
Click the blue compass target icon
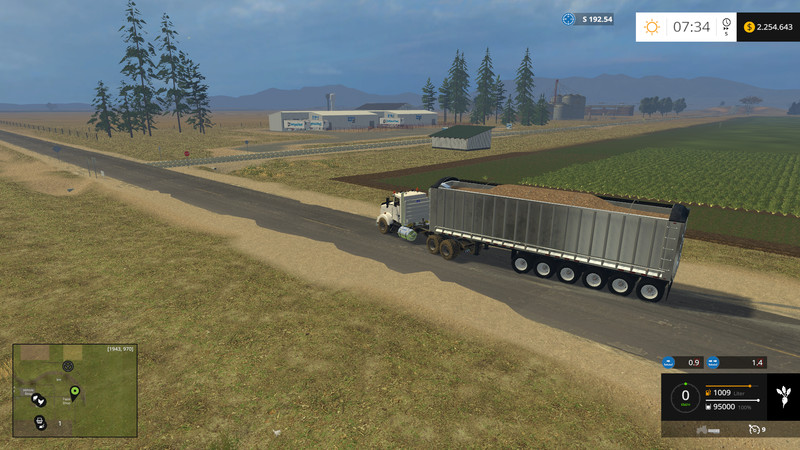tap(568, 19)
